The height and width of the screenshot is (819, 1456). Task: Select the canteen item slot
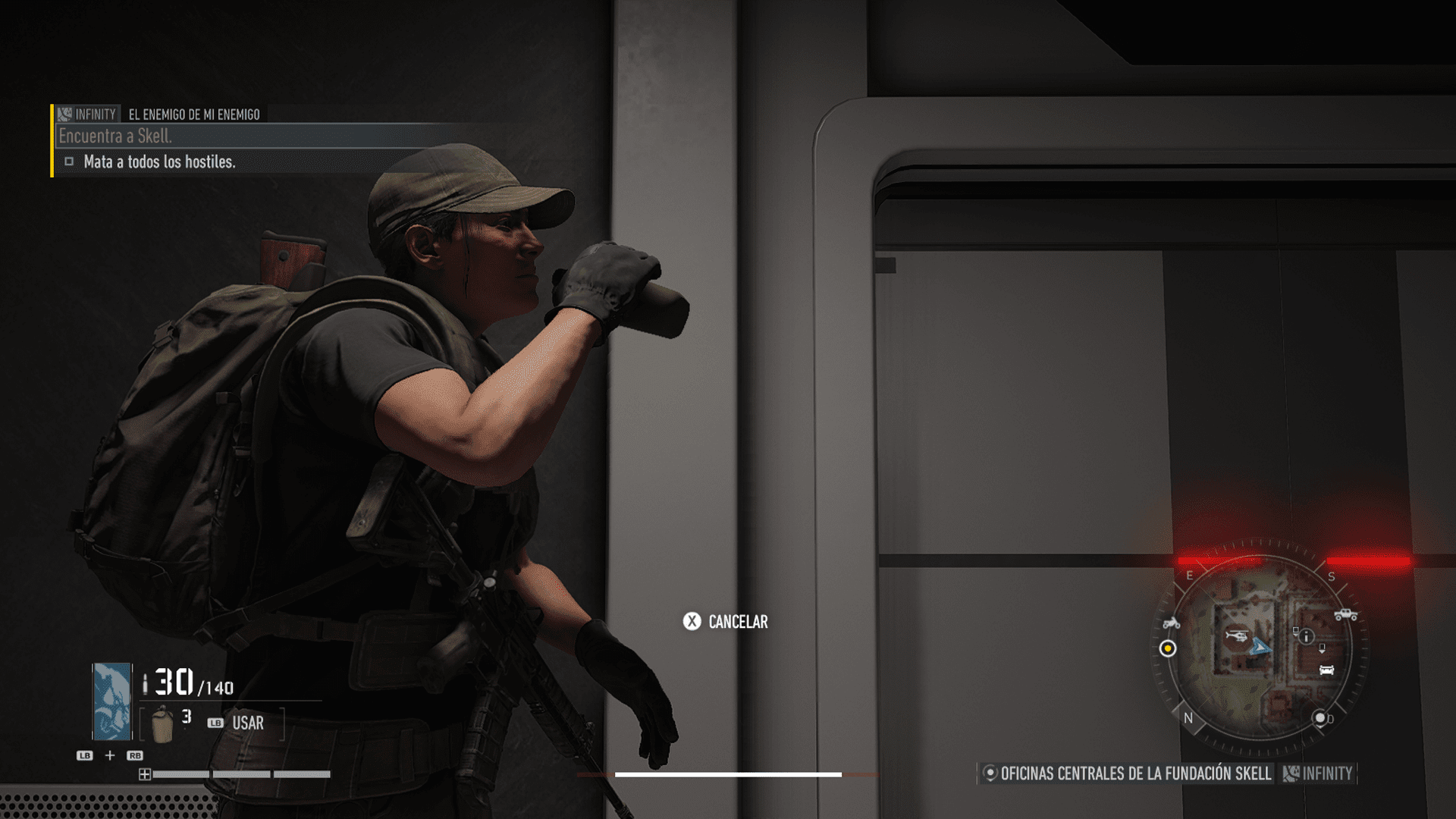(x=162, y=723)
